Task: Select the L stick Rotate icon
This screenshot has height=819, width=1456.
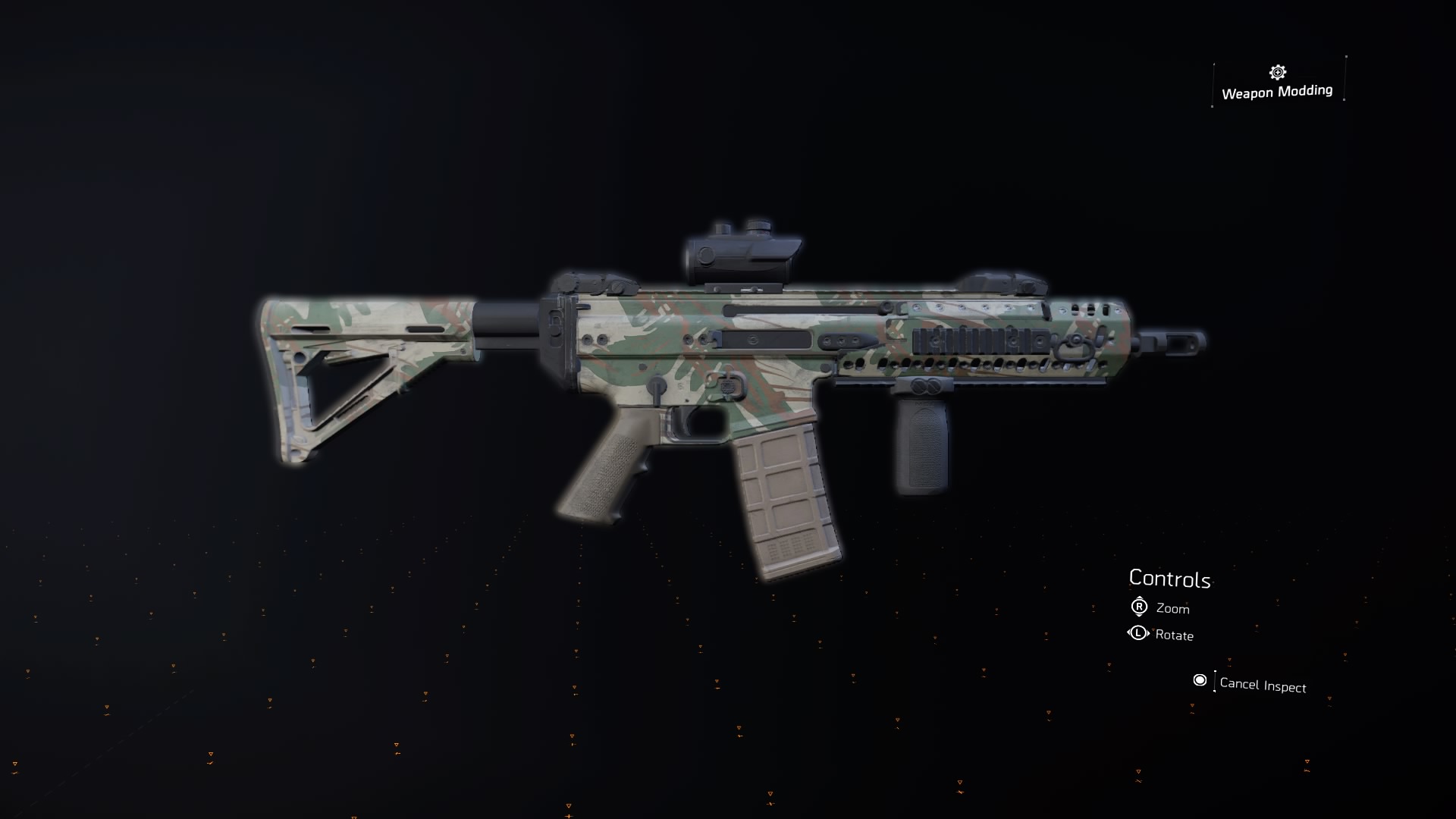Action: coord(1137,635)
